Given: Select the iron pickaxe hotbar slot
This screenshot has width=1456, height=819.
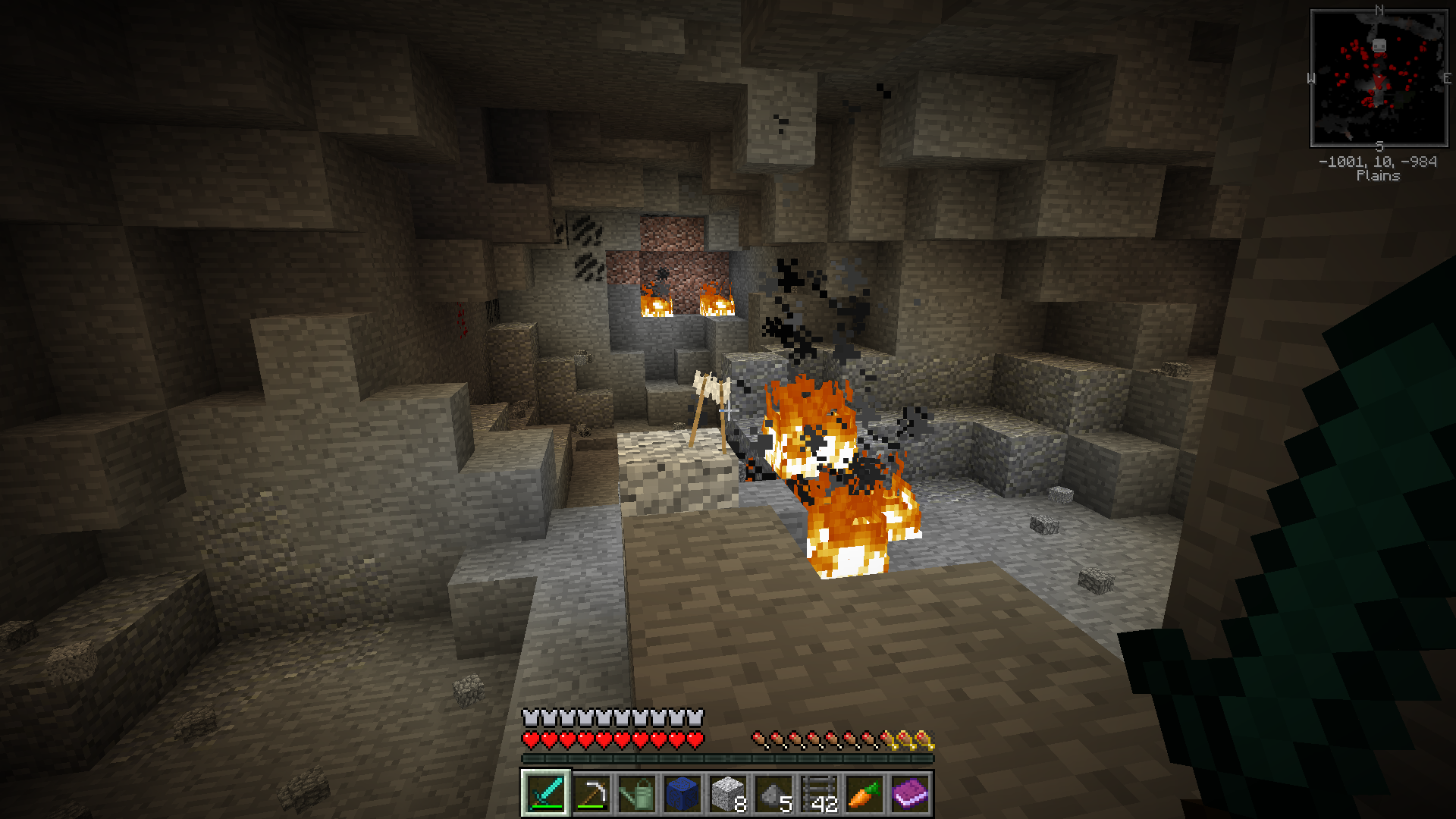Looking at the screenshot, I should click(591, 794).
